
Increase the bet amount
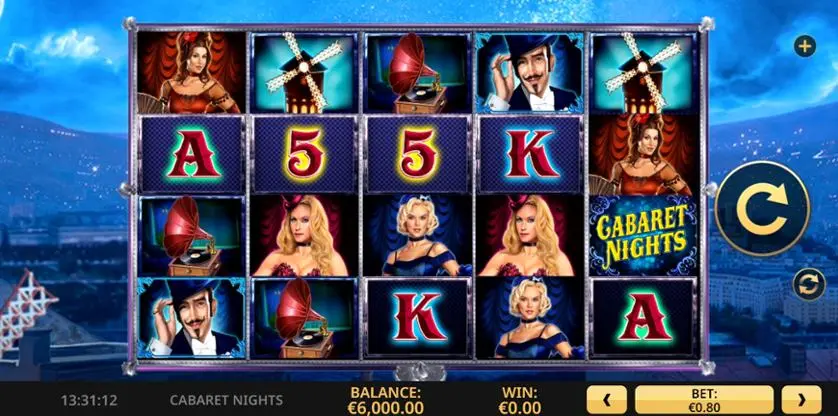(801, 399)
